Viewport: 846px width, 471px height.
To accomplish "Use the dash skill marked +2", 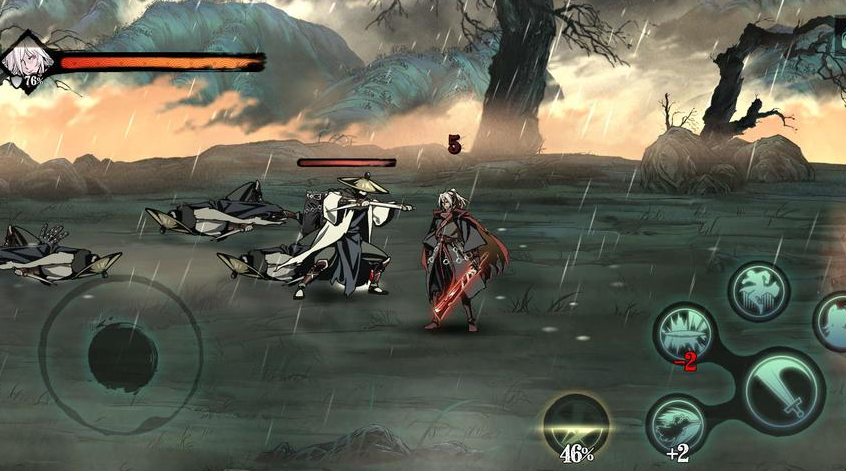I will click(x=677, y=424).
